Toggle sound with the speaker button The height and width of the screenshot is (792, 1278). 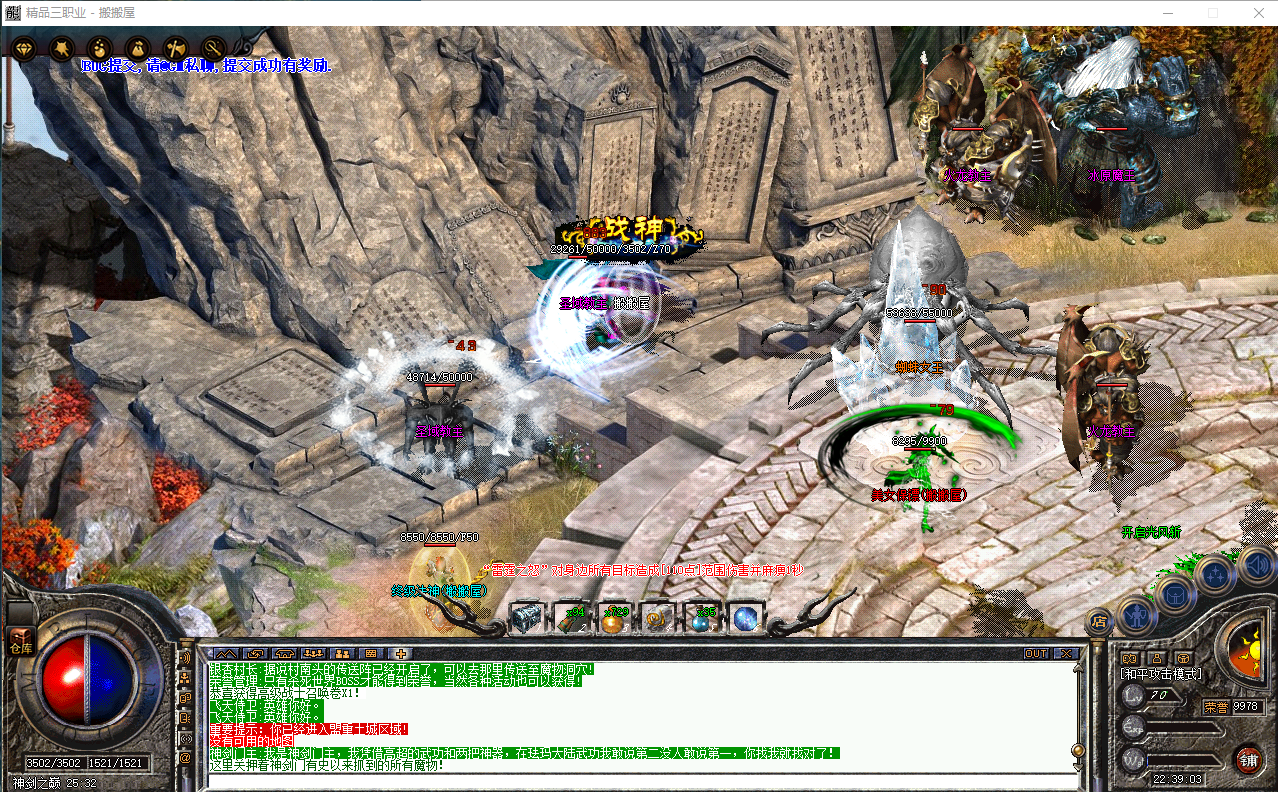1256,566
